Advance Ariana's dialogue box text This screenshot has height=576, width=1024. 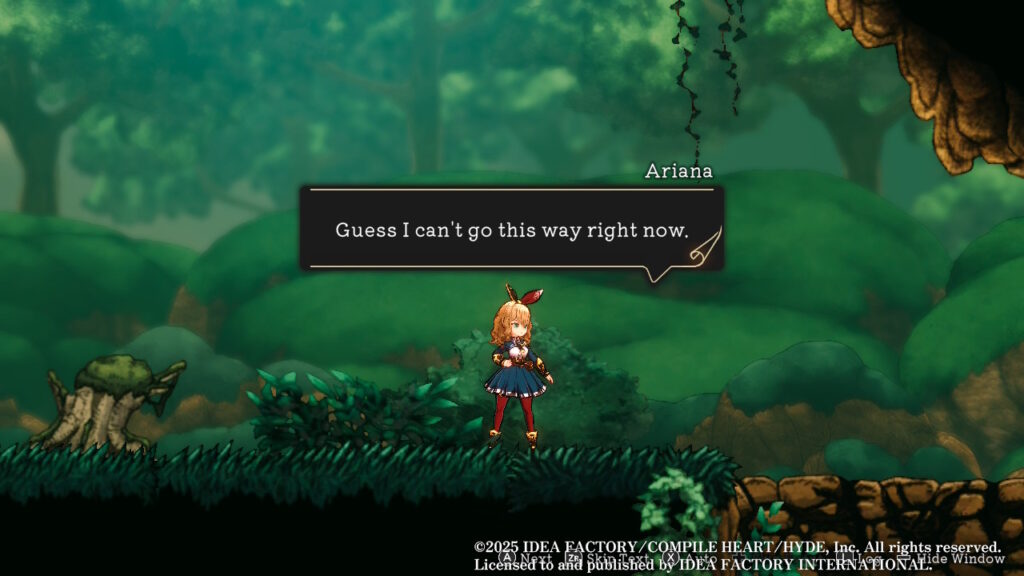(x=519, y=558)
